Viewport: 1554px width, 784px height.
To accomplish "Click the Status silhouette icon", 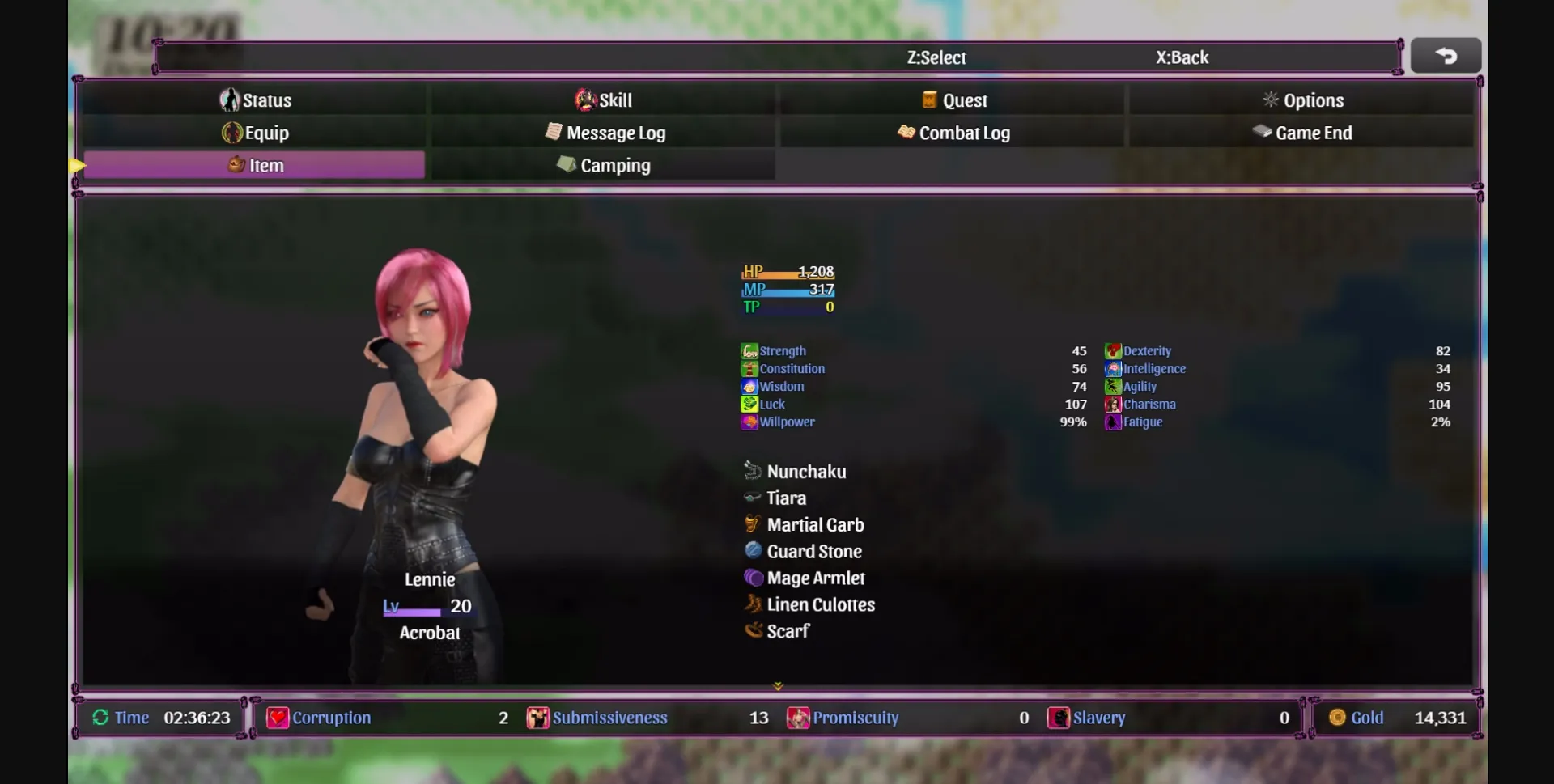I will tap(231, 100).
